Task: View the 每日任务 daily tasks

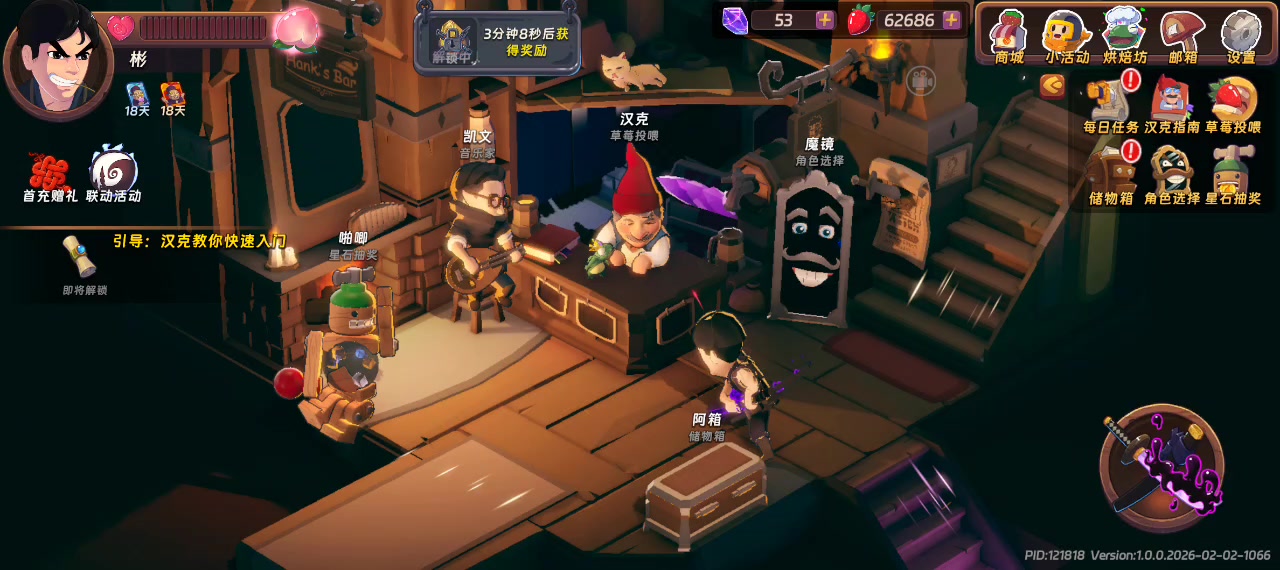Action: [1111, 105]
